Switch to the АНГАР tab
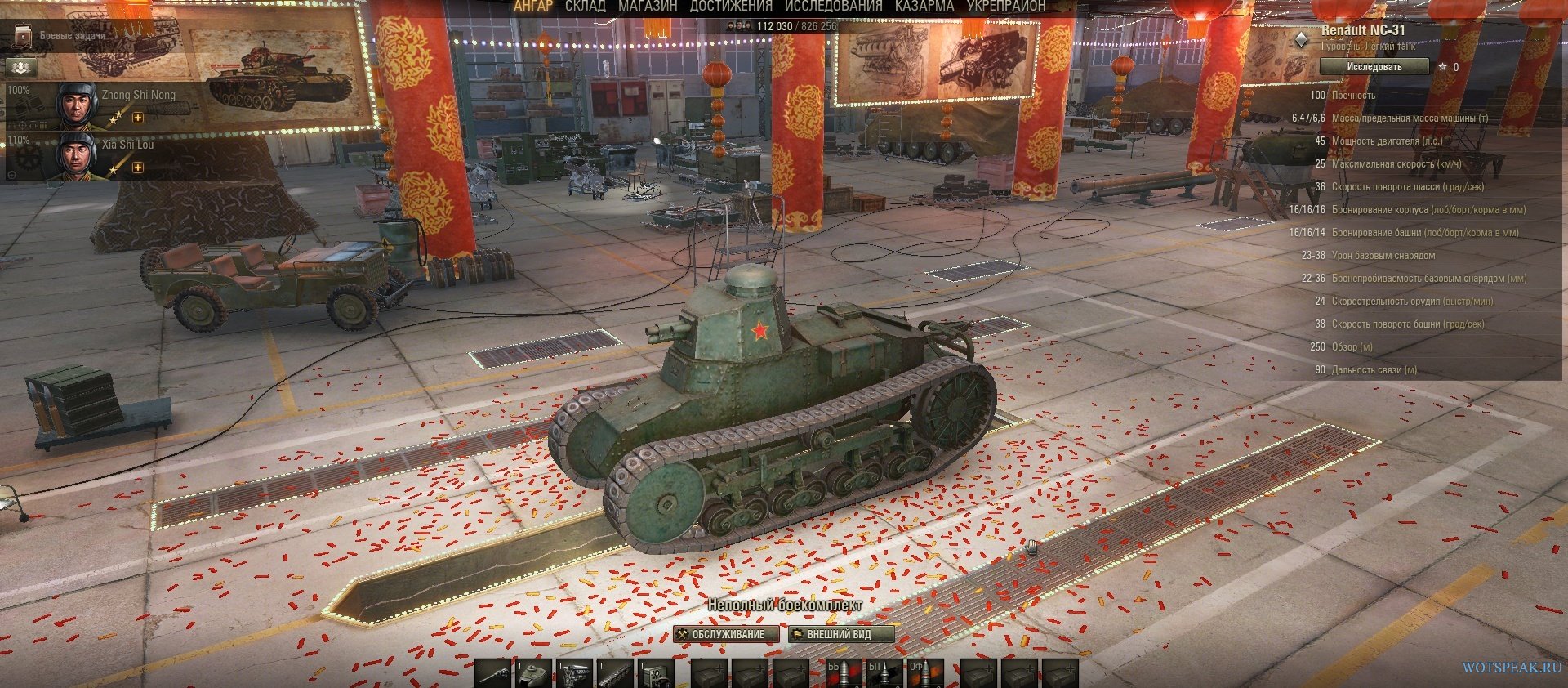Viewport: 1568px width, 688px height. click(532, 7)
